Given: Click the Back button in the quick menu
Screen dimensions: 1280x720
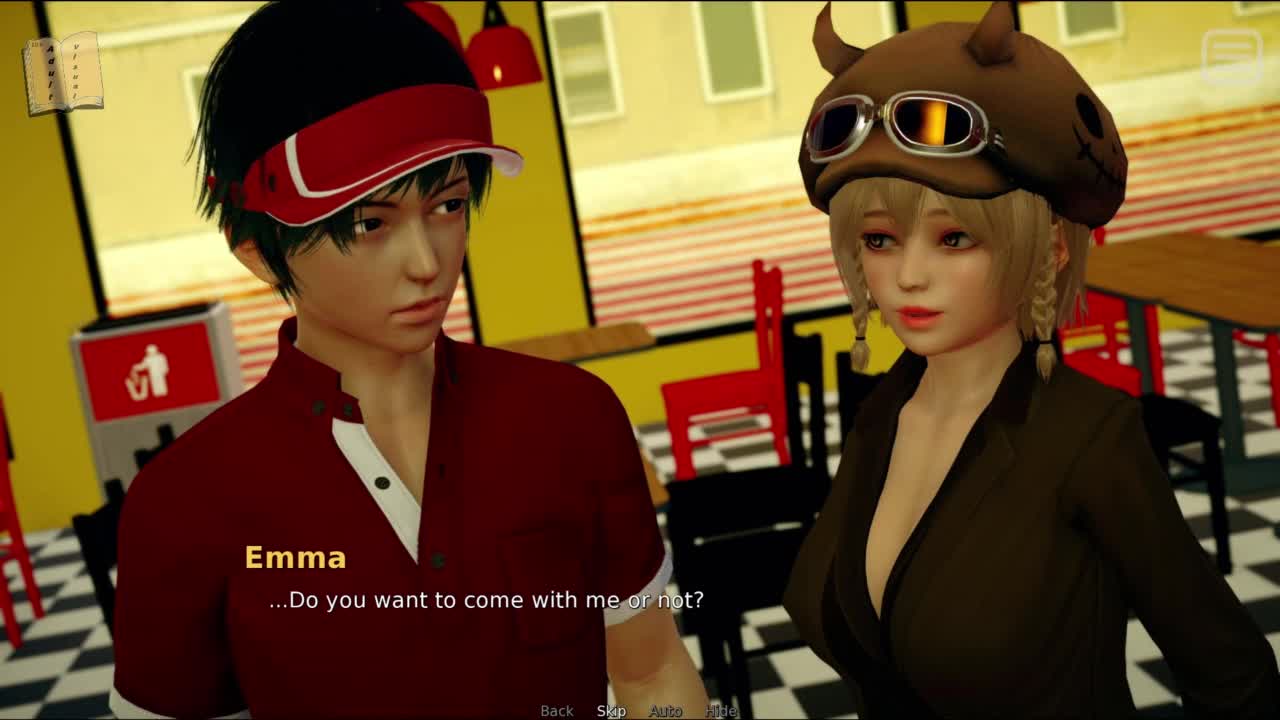Looking at the screenshot, I should 557,711.
